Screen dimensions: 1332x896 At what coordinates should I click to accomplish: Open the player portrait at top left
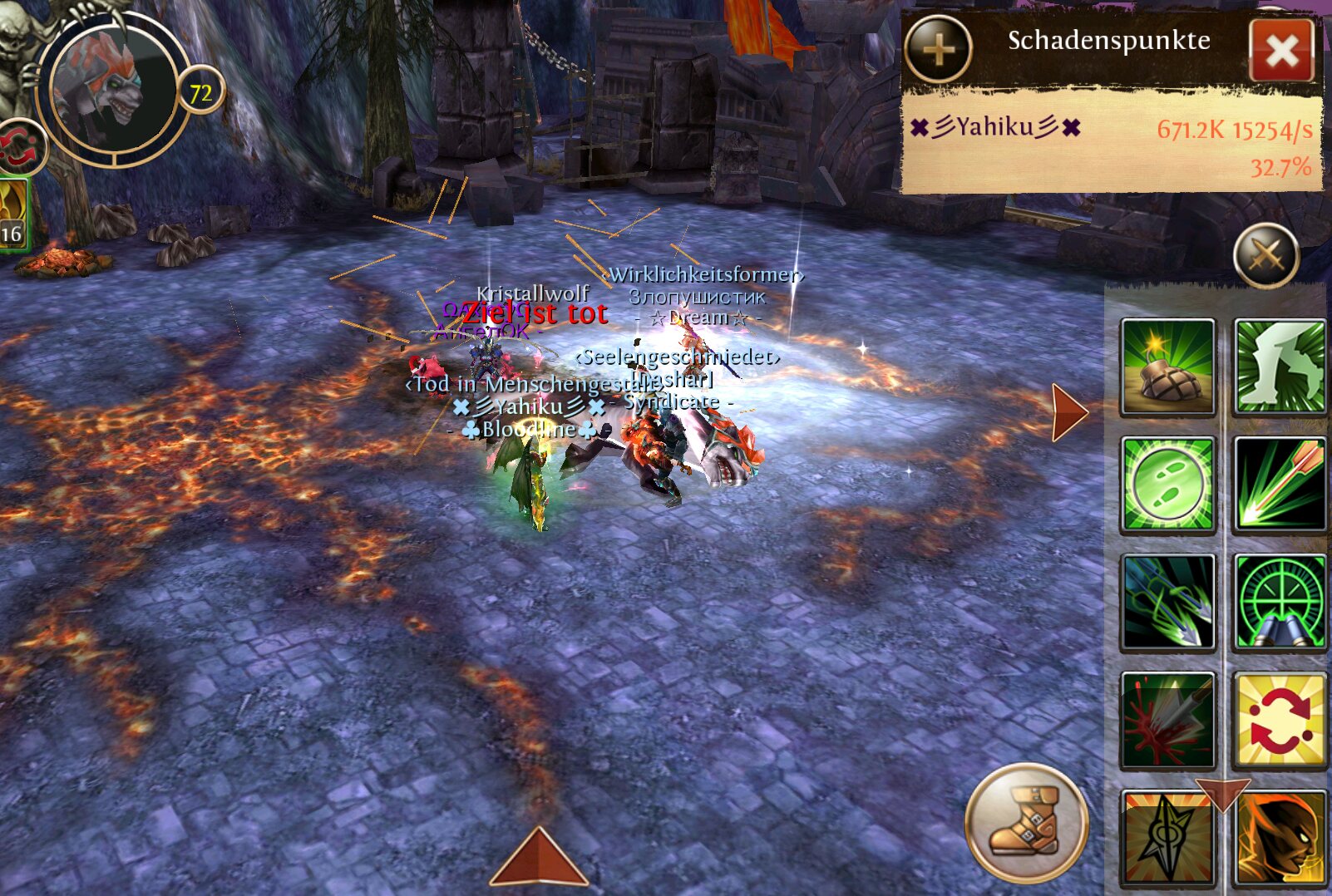click(x=113, y=90)
